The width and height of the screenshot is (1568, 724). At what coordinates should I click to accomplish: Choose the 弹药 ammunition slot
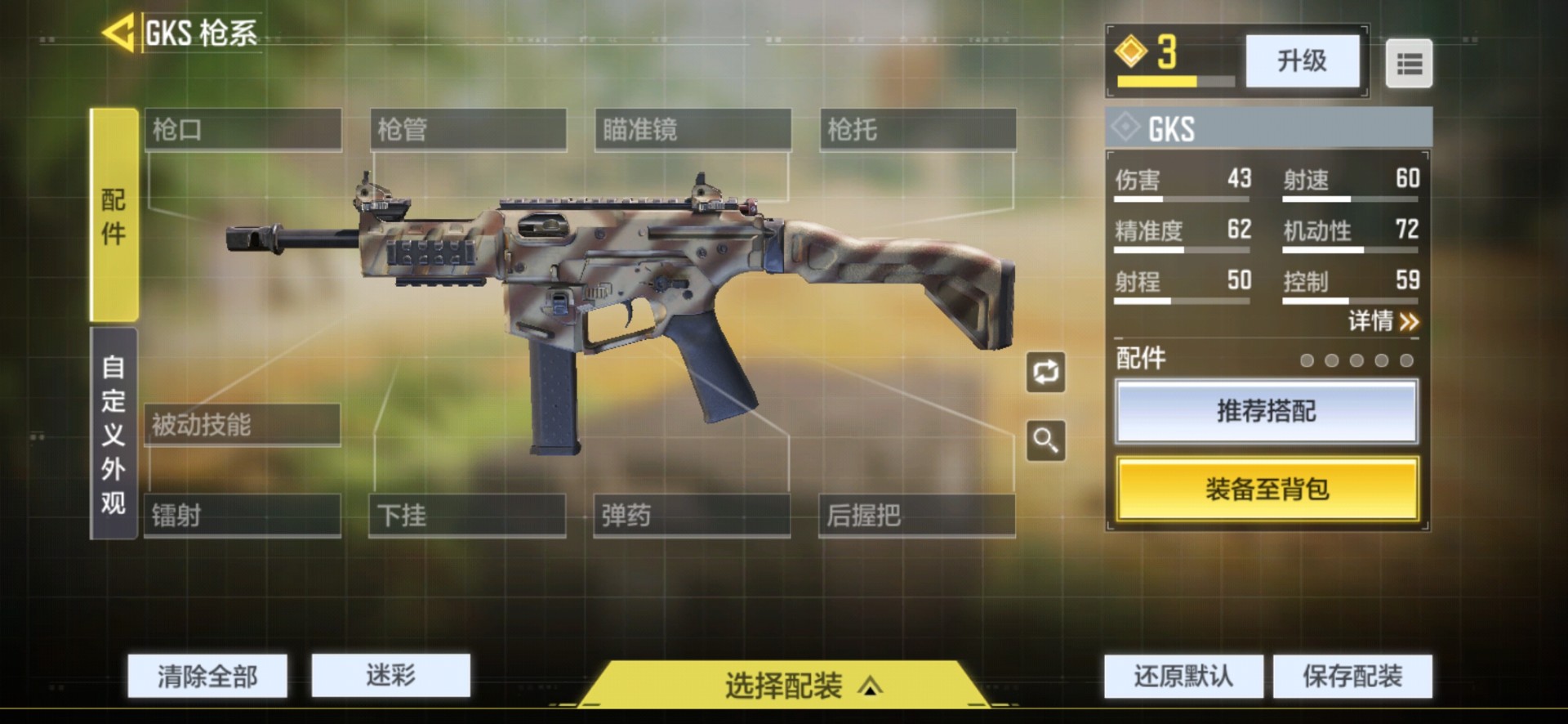coord(692,516)
